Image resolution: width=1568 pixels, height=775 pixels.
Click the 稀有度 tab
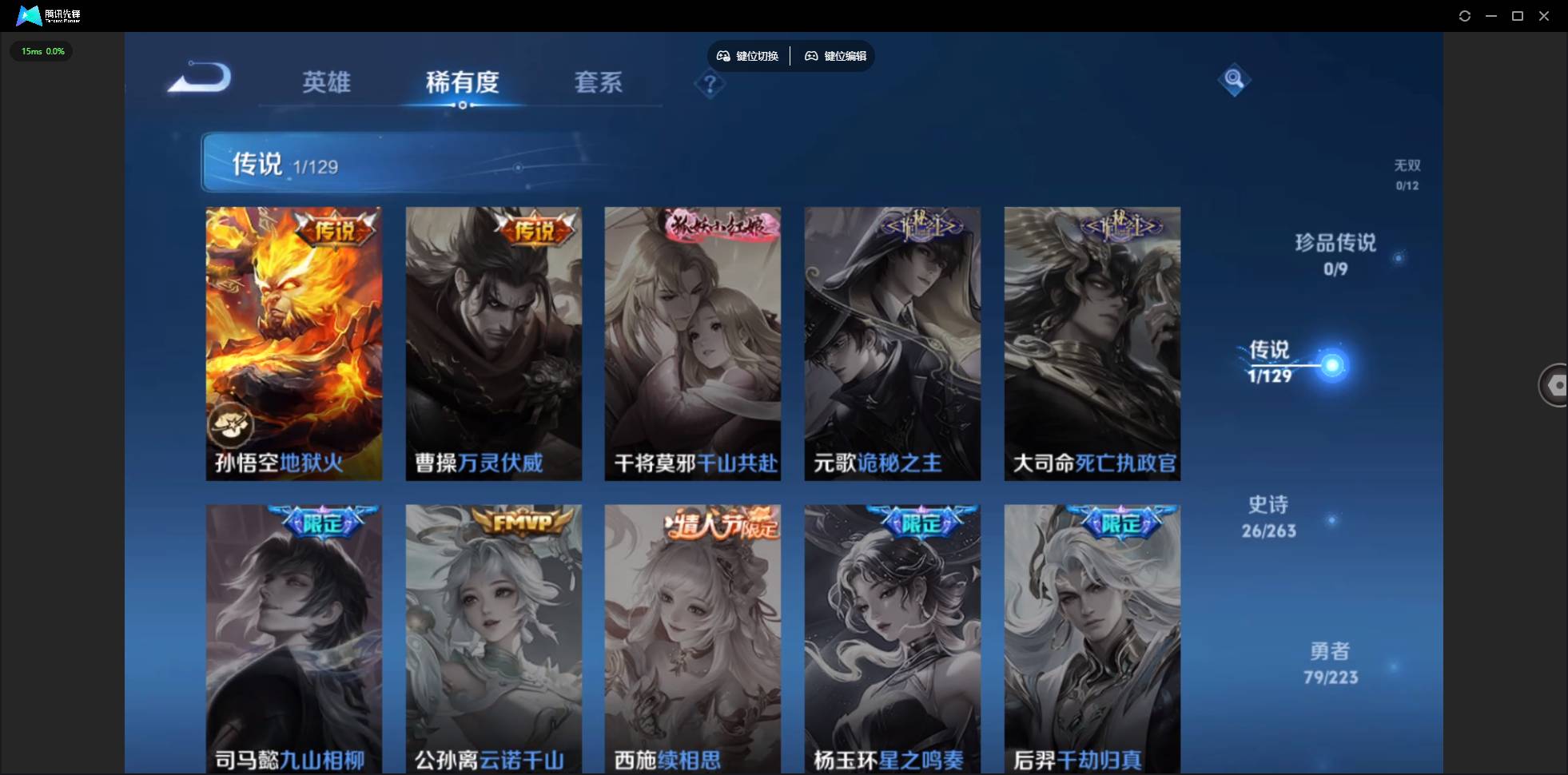click(462, 82)
